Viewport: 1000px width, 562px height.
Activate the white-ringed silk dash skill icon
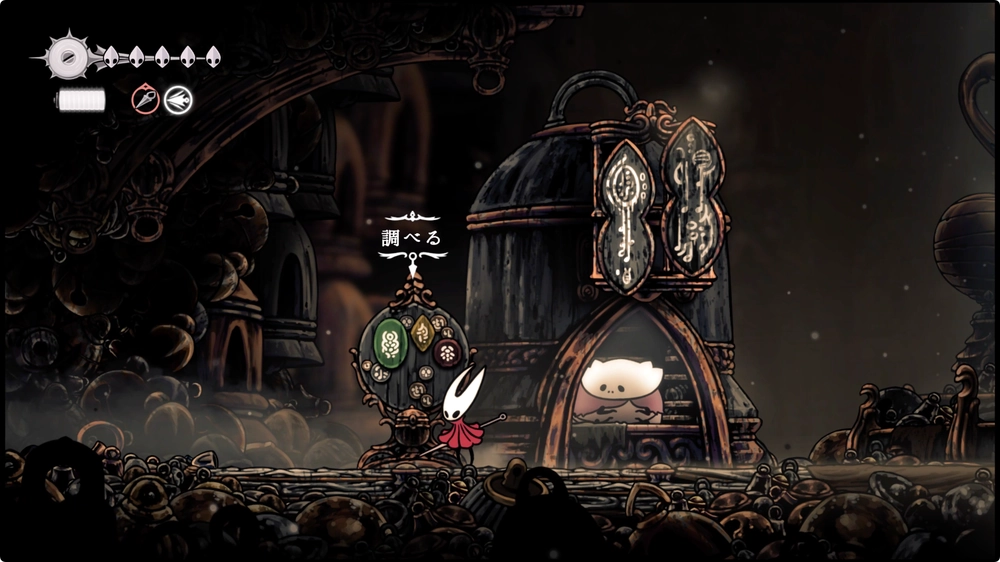(x=179, y=99)
